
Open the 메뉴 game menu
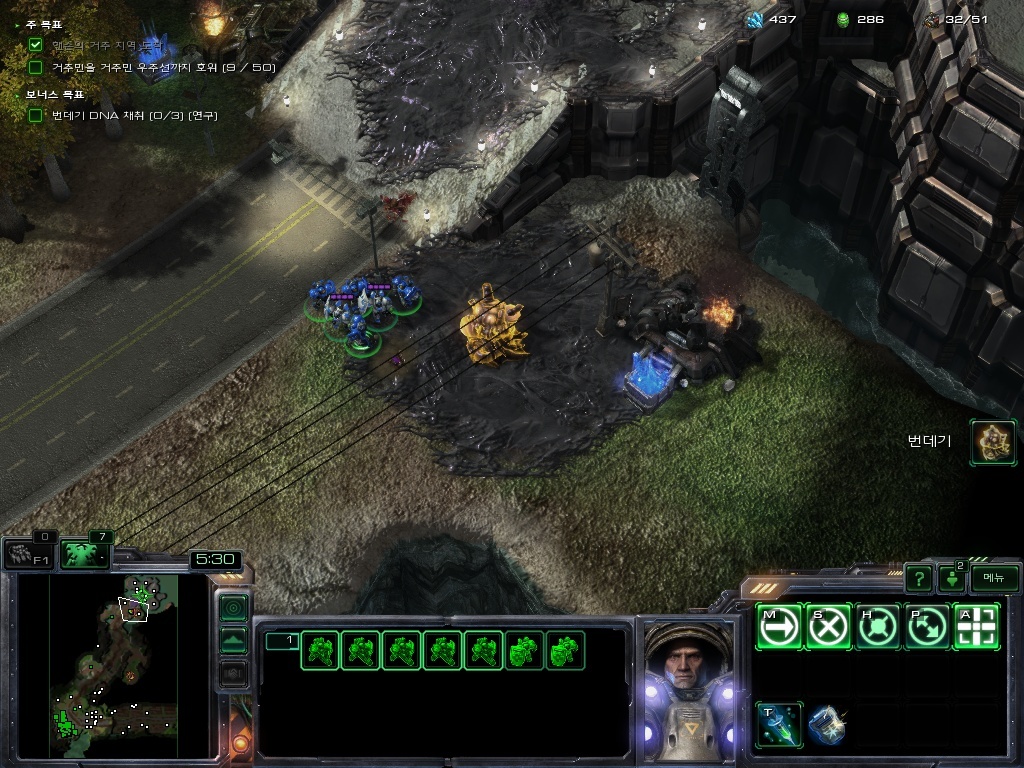pos(994,578)
